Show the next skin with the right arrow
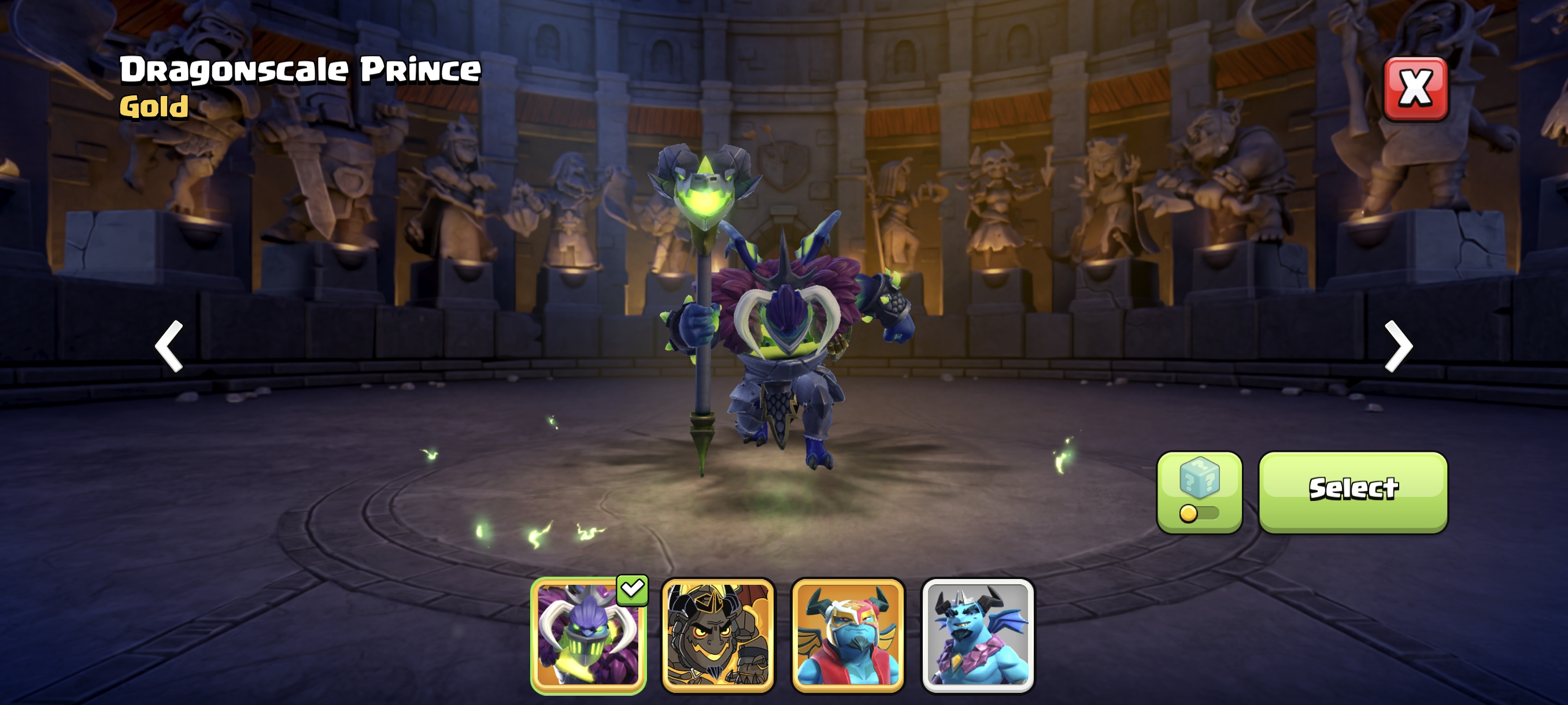The image size is (1568, 705). pos(1398,346)
